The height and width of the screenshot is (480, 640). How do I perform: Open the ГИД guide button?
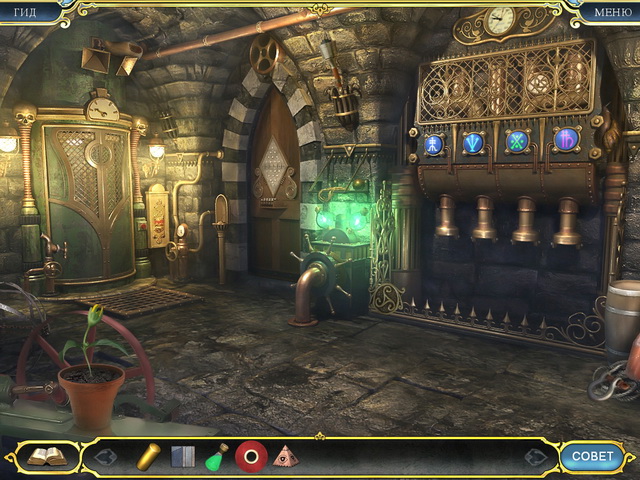click(24, 12)
